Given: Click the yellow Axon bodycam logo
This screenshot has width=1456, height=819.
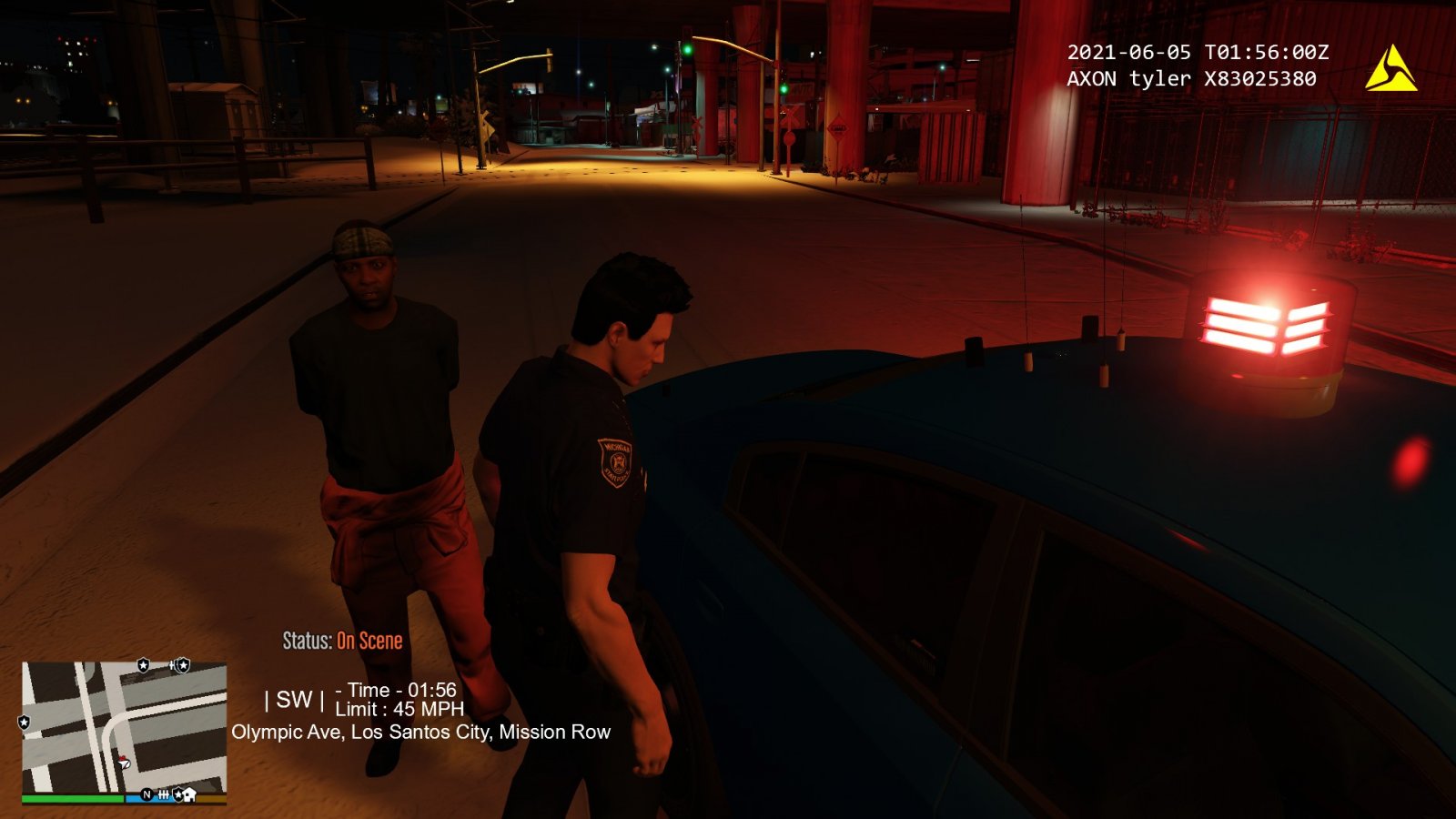Looking at the screenshot, I should pos(1390,69).
